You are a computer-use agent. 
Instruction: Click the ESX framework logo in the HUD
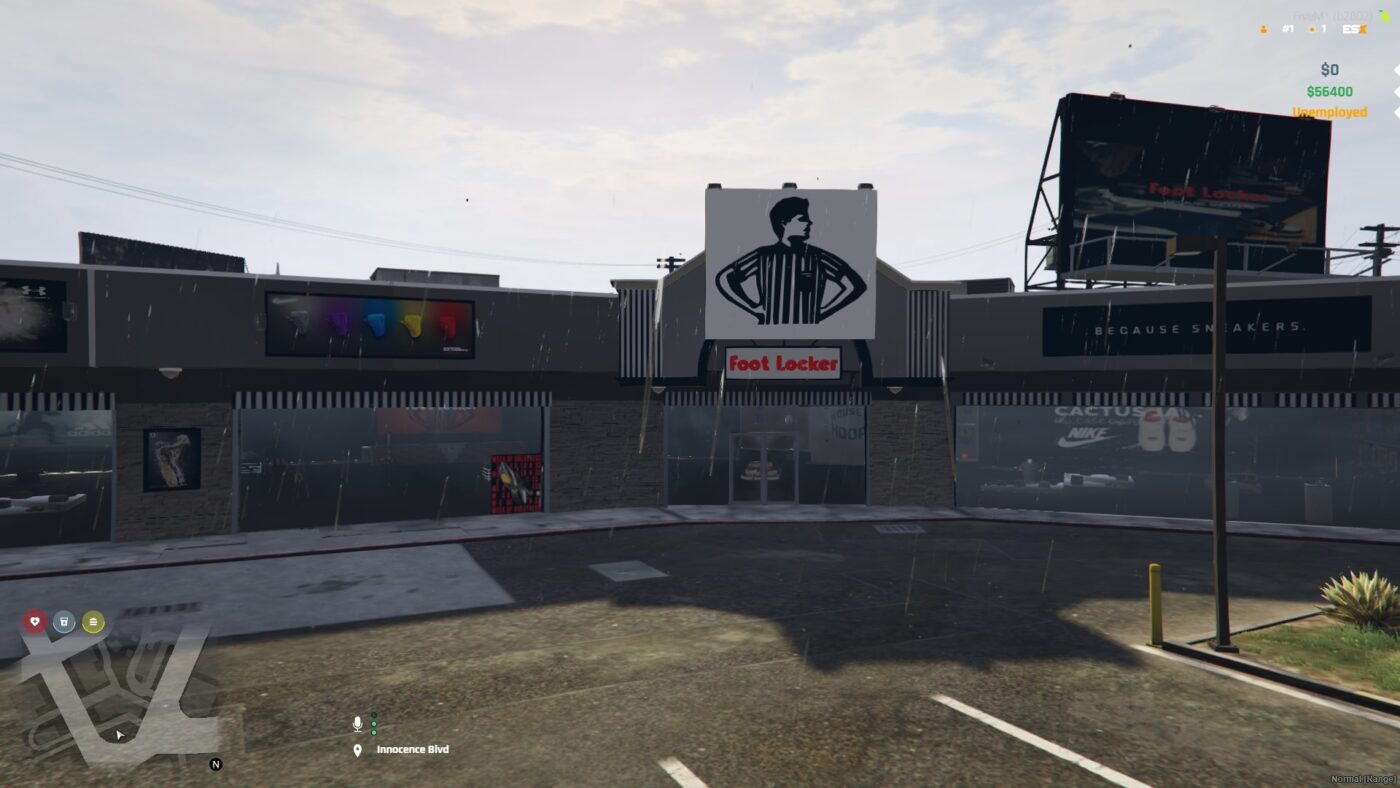pyautogui.click(x=1354, y=29)
